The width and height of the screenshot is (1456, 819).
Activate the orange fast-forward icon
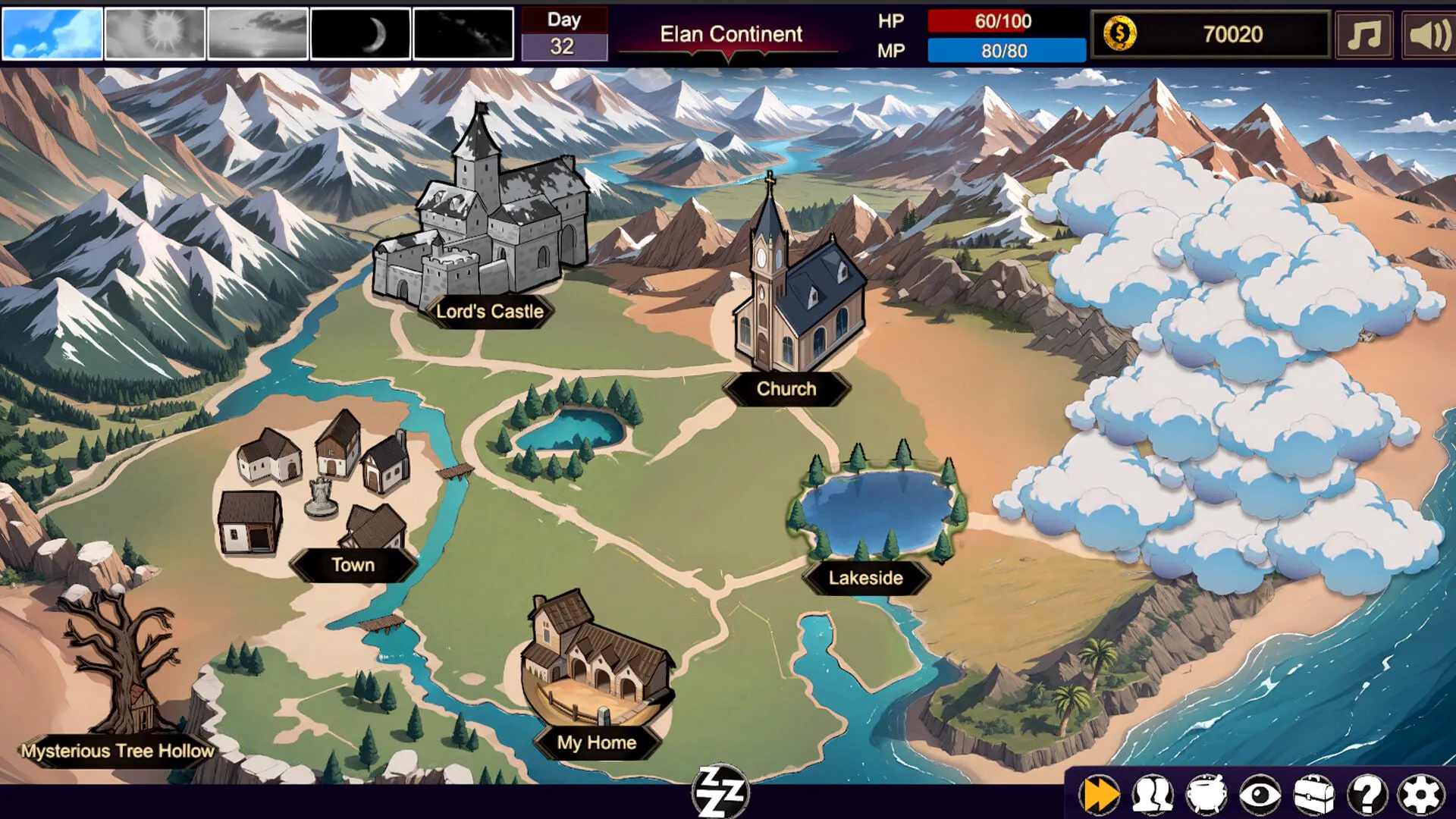pos(1100,795)
